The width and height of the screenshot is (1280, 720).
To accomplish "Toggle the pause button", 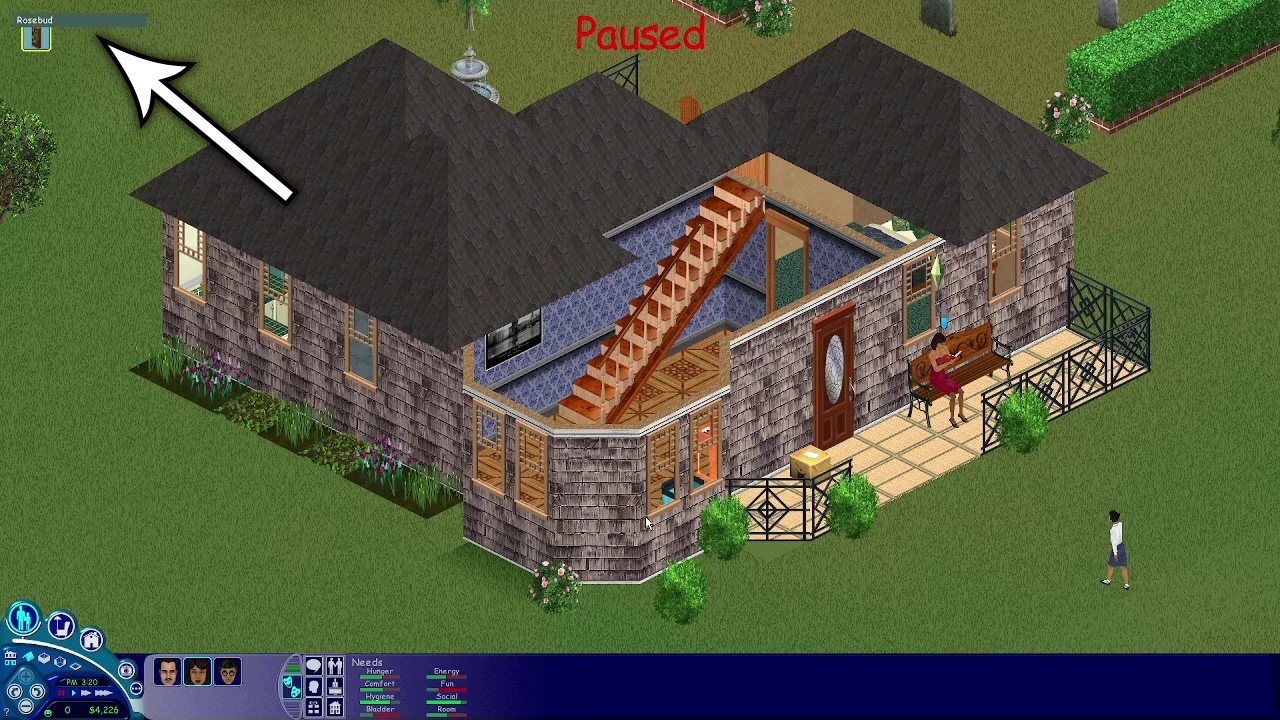I will point(62,692).
